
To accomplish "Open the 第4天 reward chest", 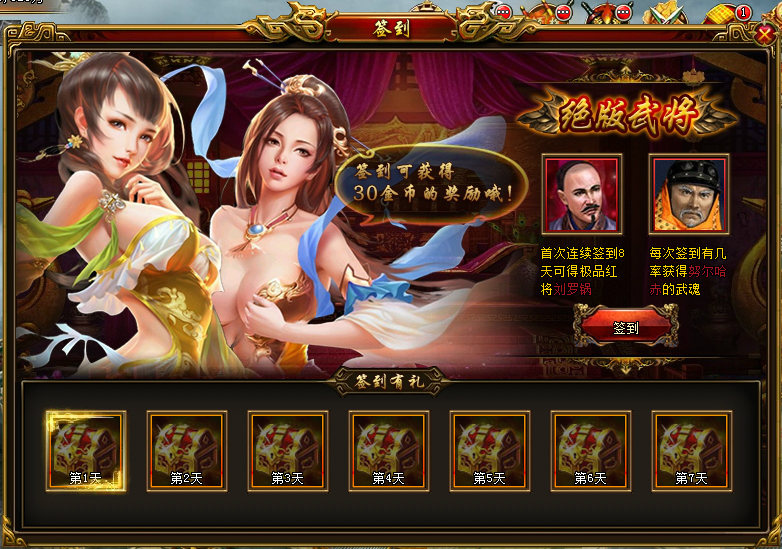I will (x=389, y=451).
